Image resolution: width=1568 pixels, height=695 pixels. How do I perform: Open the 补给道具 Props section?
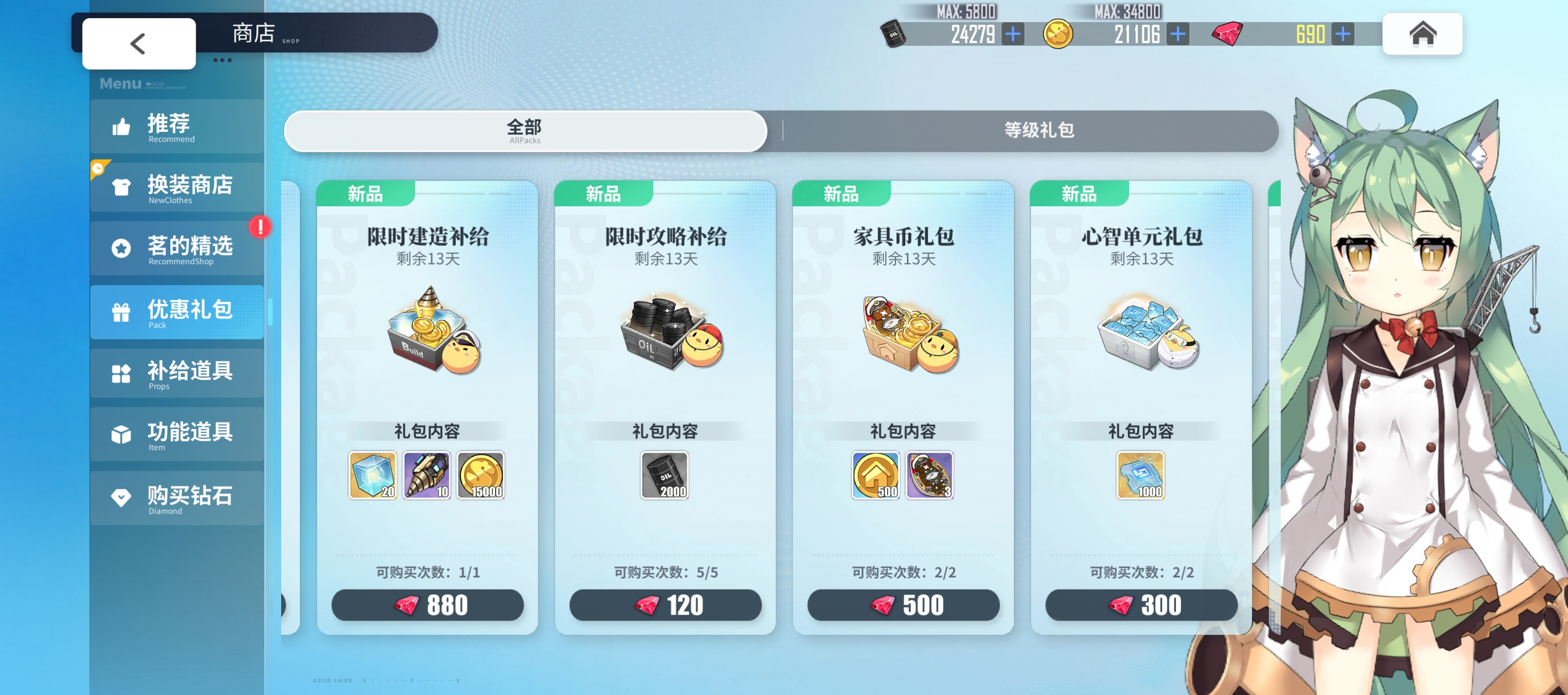(176, 374)
